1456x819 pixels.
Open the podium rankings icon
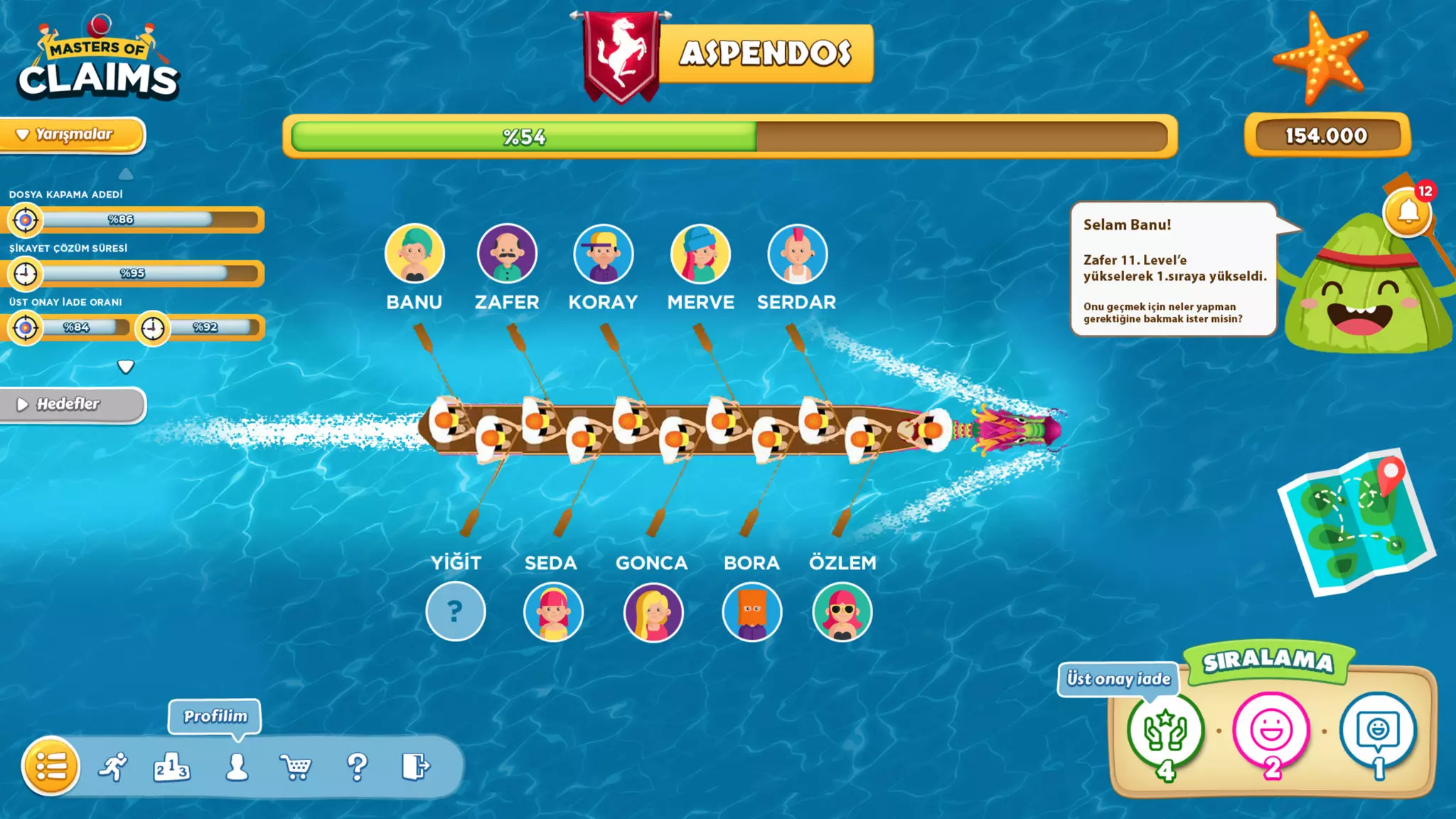[171, 767]
